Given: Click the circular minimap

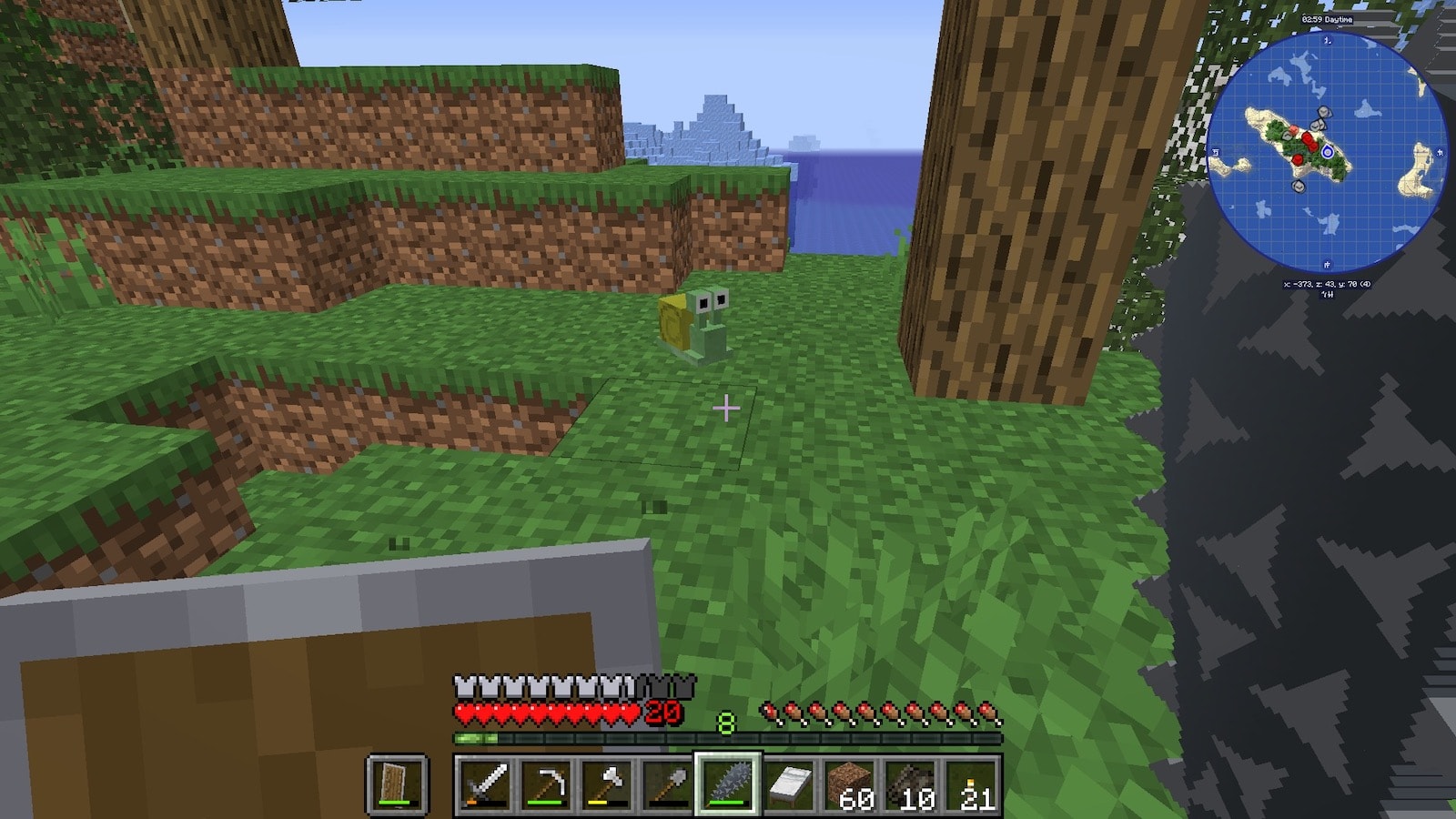Looking at the screenshot, I should tap(1326, 152).
